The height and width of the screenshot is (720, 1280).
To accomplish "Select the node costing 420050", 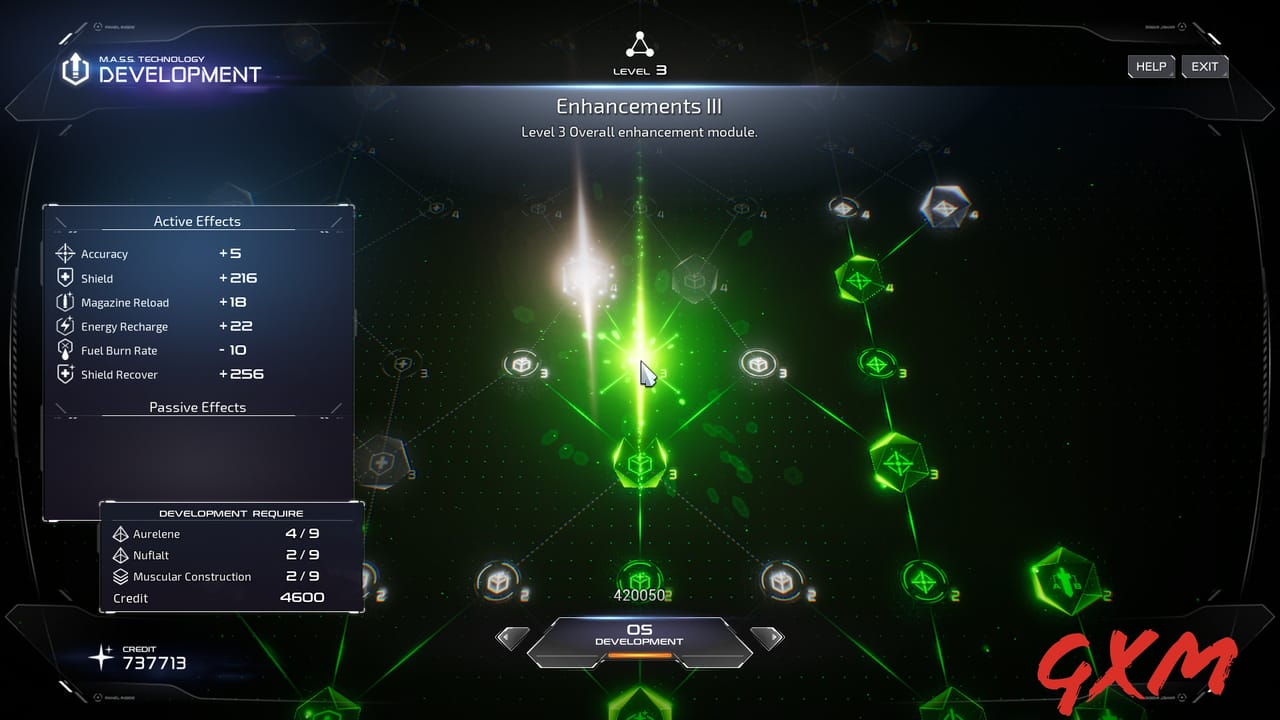I will [x=640, y=581].
